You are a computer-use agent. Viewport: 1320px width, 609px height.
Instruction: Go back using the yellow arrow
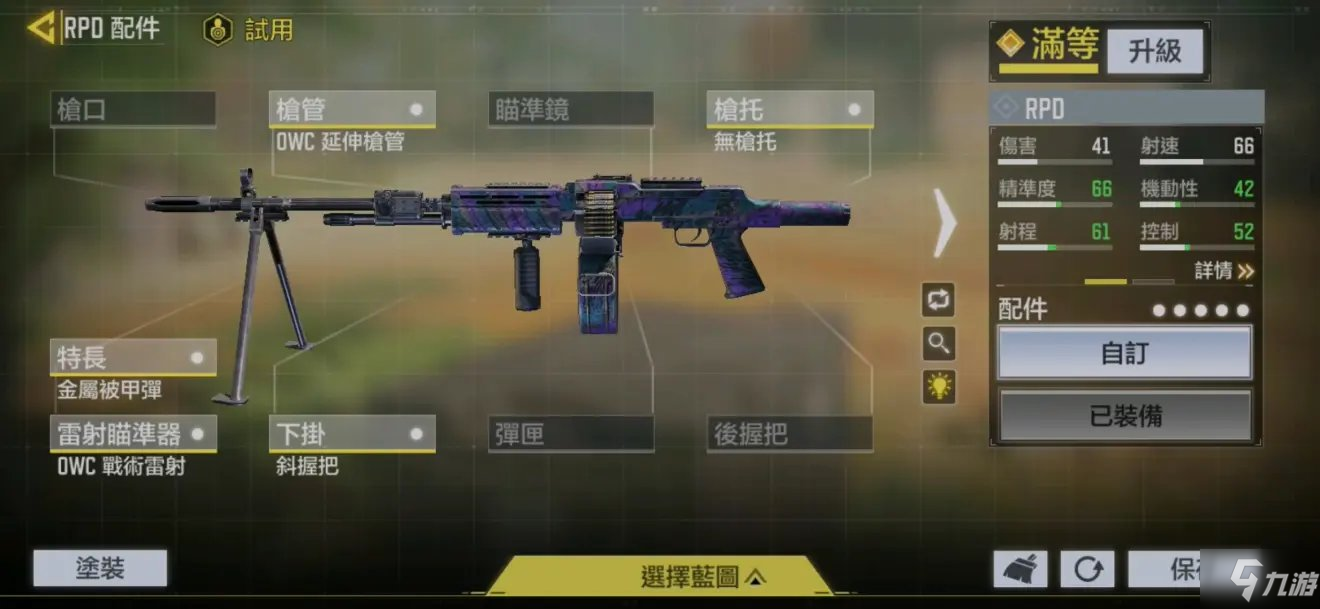coord(41,27)
